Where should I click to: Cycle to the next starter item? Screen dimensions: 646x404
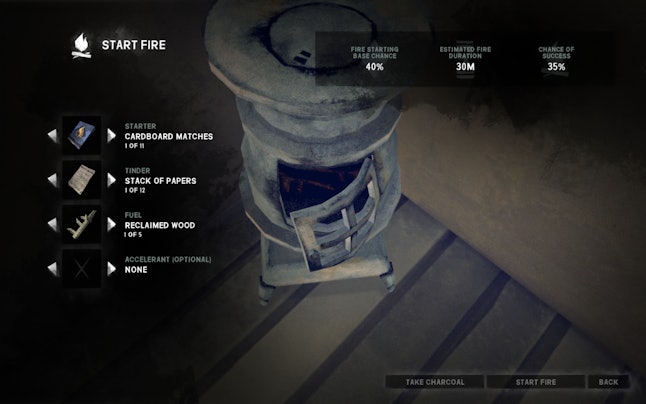click(x=112, y=135)
